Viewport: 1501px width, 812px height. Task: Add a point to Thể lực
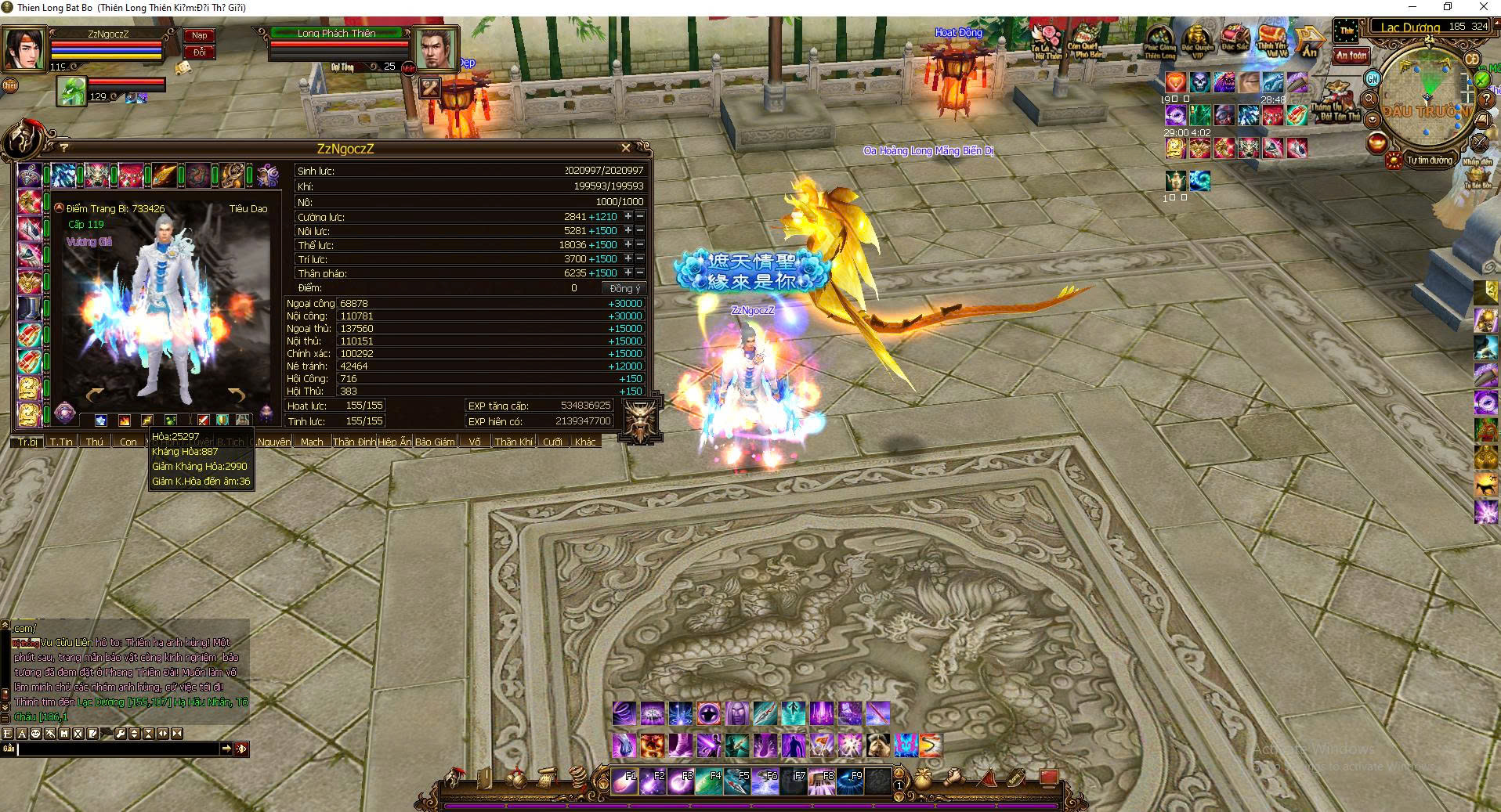628,245
